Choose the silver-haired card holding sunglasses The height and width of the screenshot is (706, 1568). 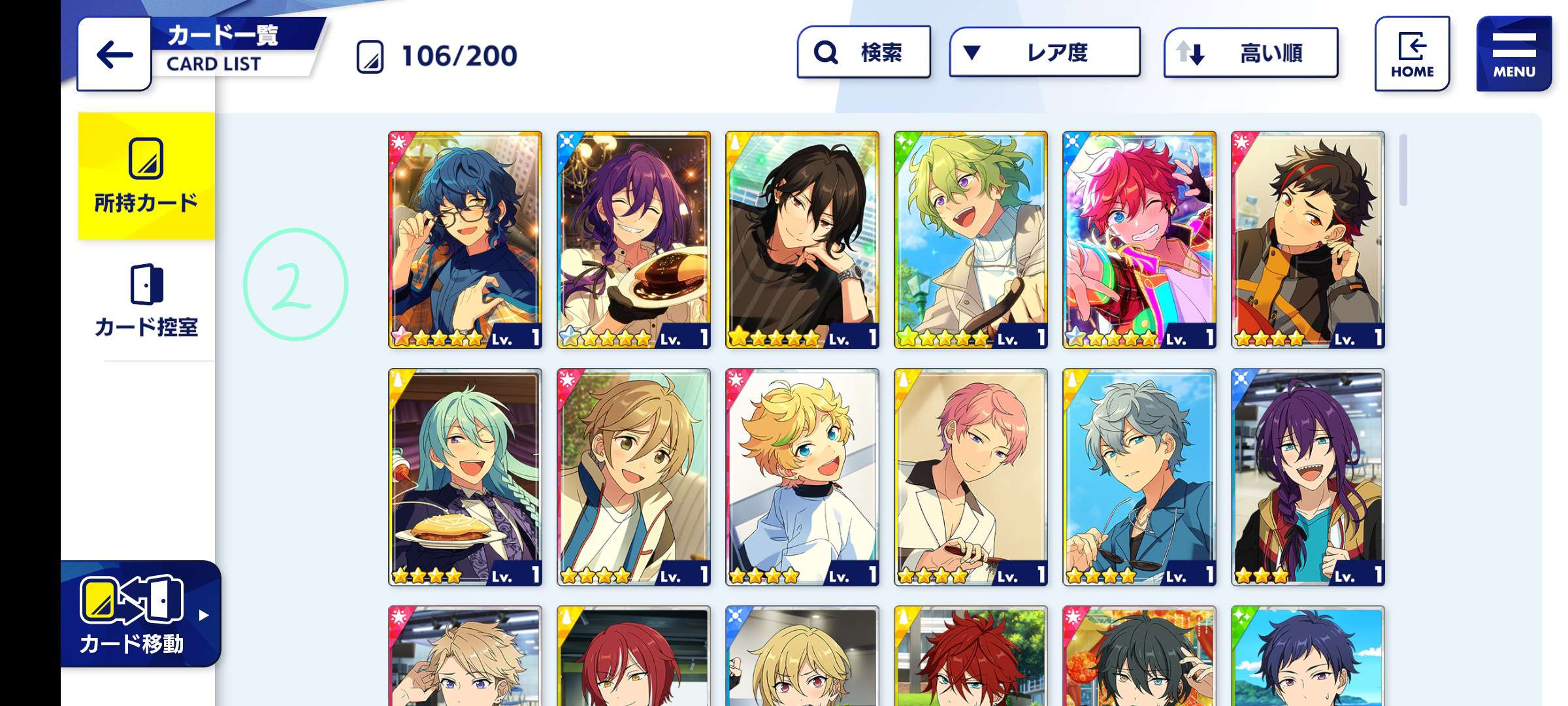point(1139,477)
